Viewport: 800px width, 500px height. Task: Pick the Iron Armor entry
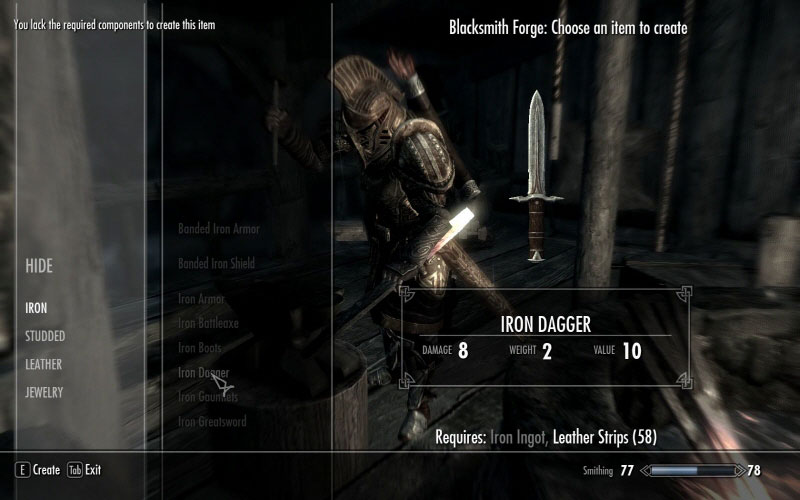tap(201, 298)
